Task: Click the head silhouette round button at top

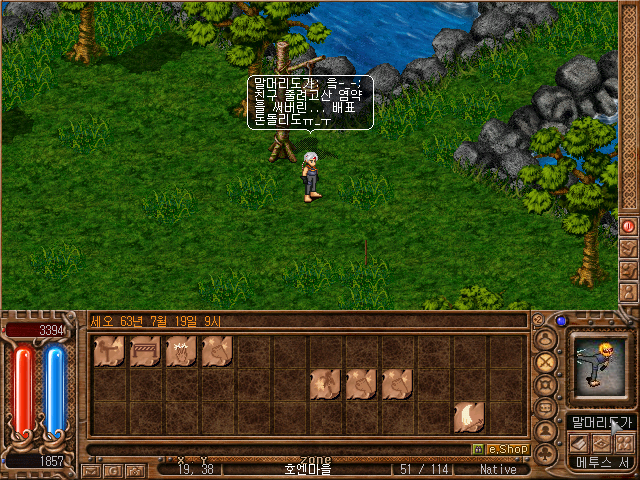Action: coord(546,337)
